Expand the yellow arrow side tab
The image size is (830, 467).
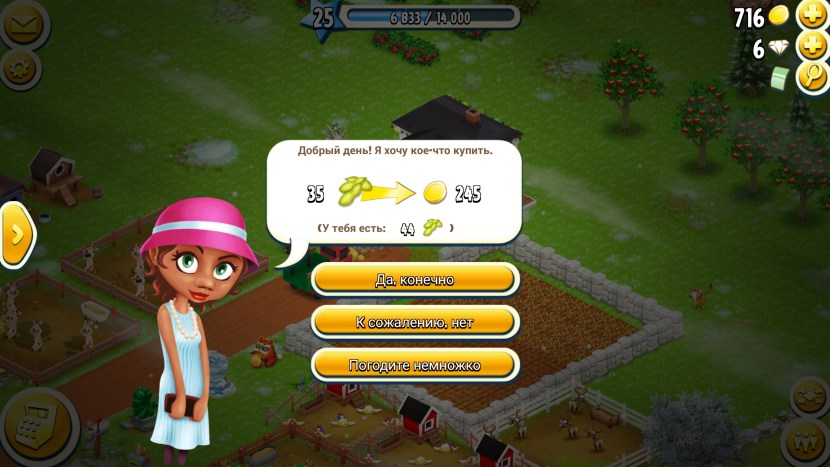tap(17, 234)
